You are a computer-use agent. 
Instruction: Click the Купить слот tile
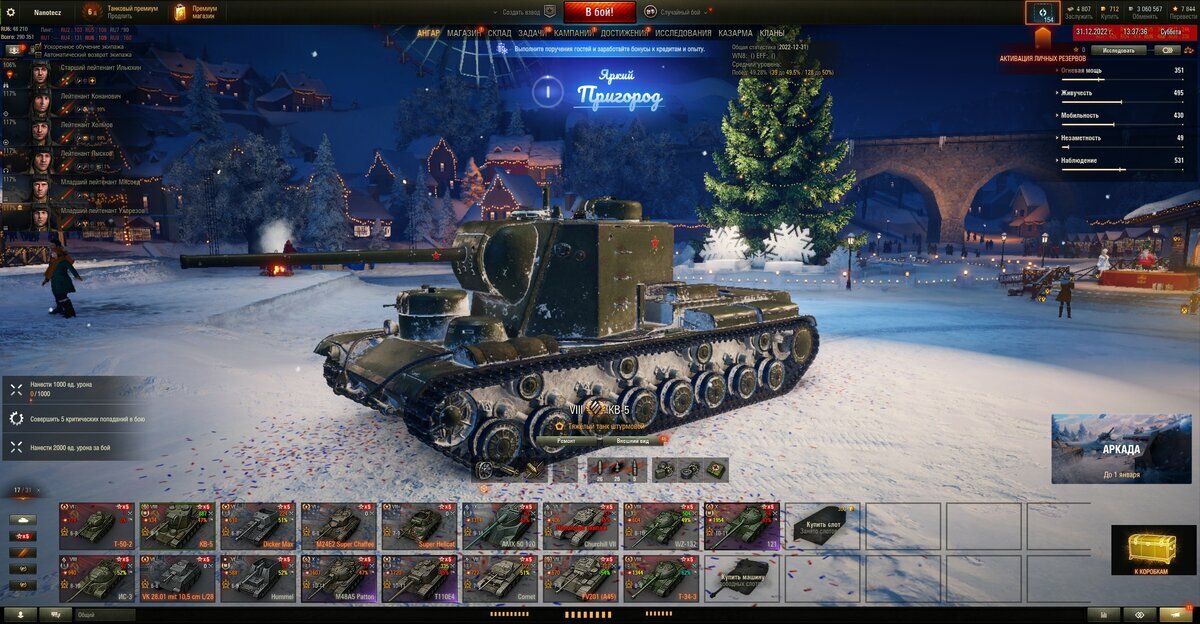click(824, 526)
